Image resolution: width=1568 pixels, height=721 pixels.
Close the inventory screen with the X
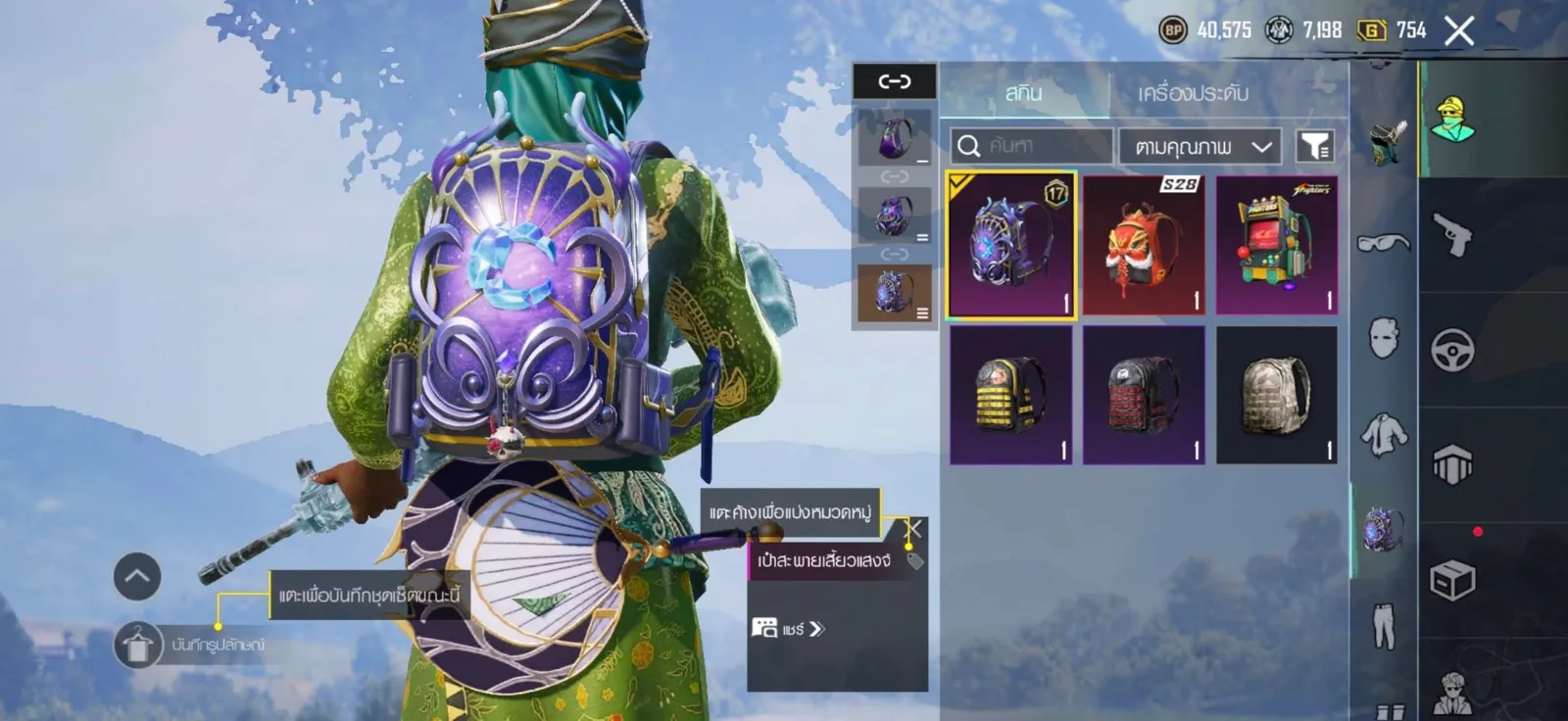pyautogui.click(x=1458, y=31)
